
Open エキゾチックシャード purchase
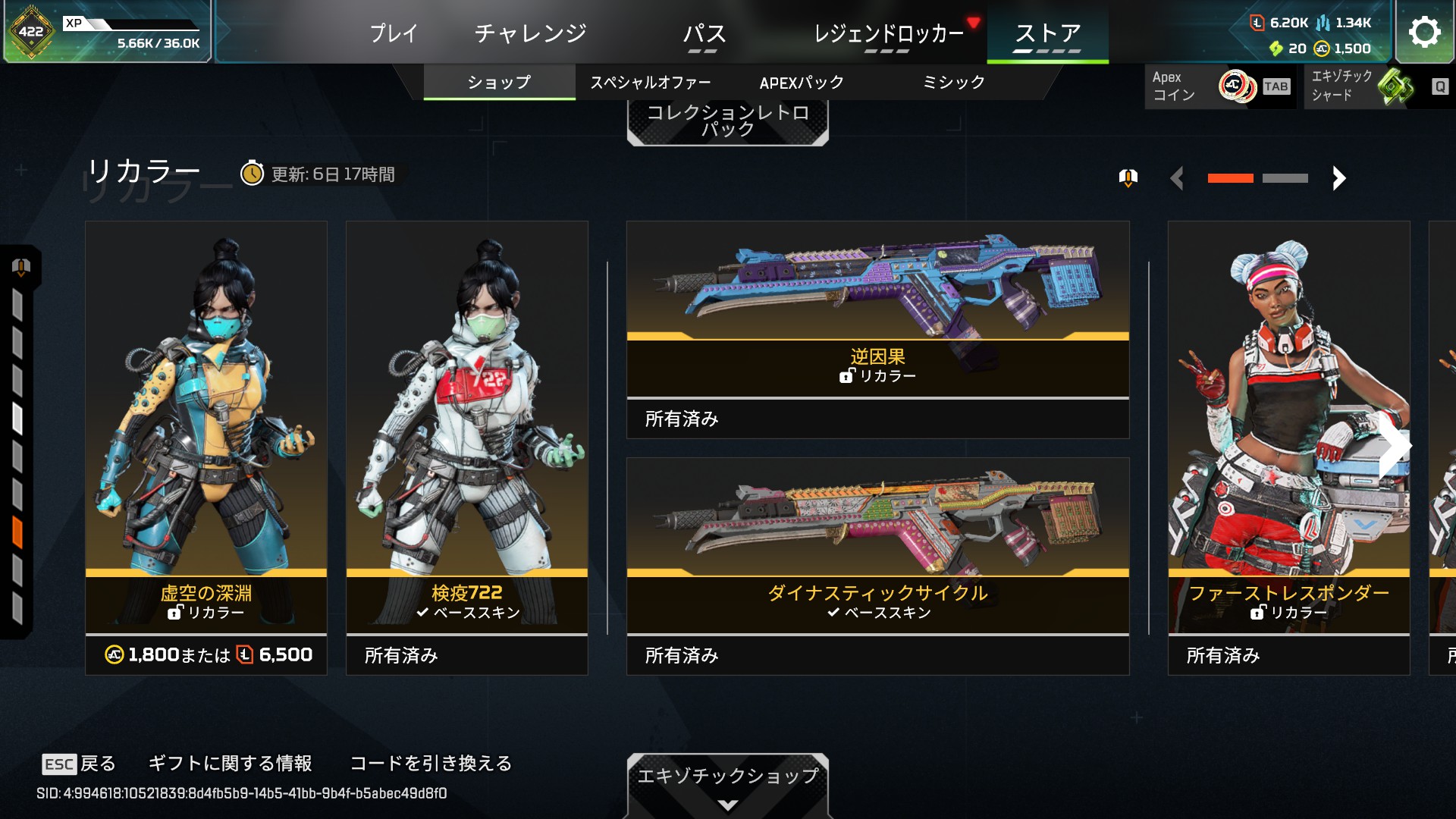tap(1376, 86)
